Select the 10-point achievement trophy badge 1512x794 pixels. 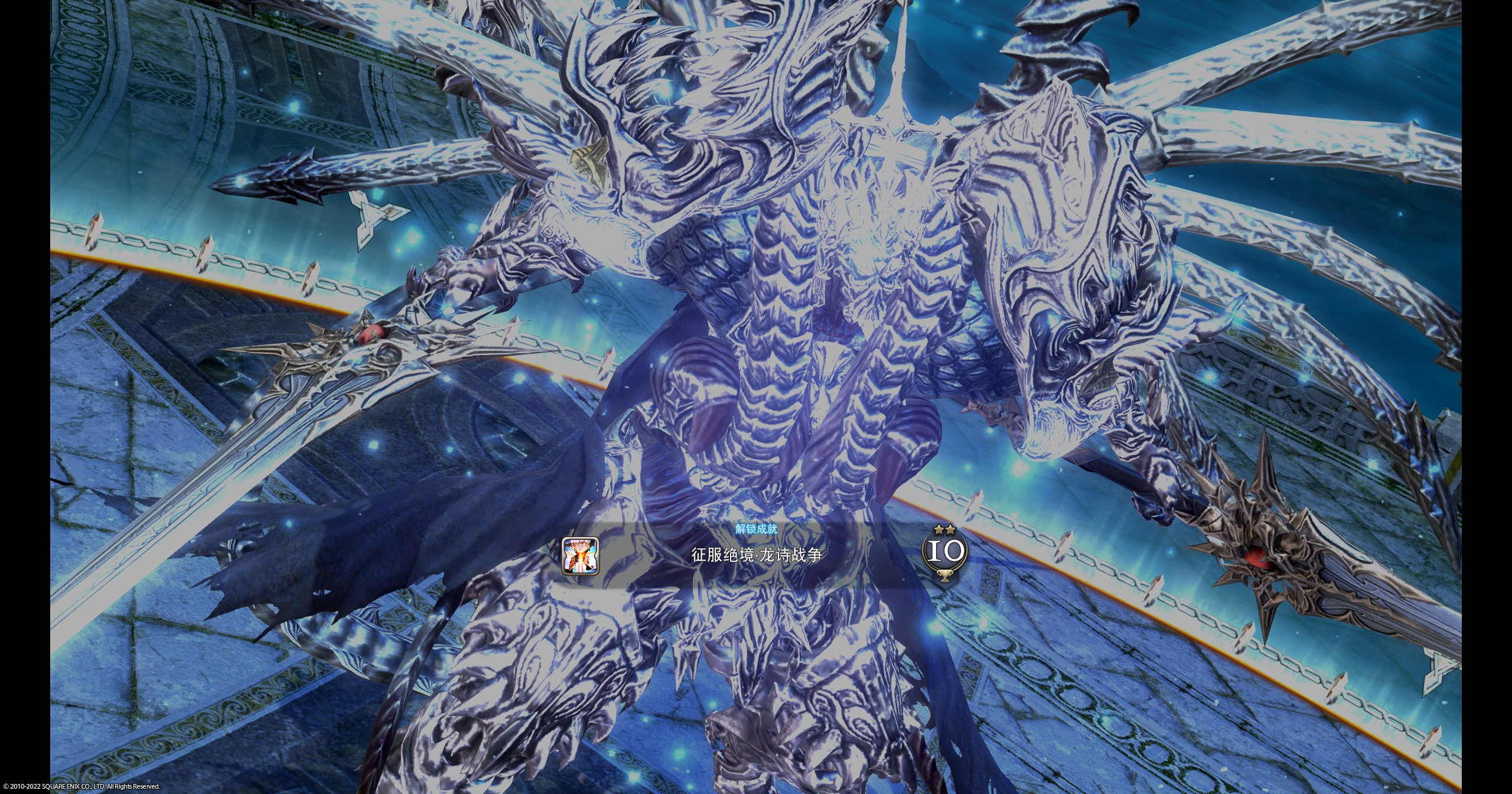944,552
